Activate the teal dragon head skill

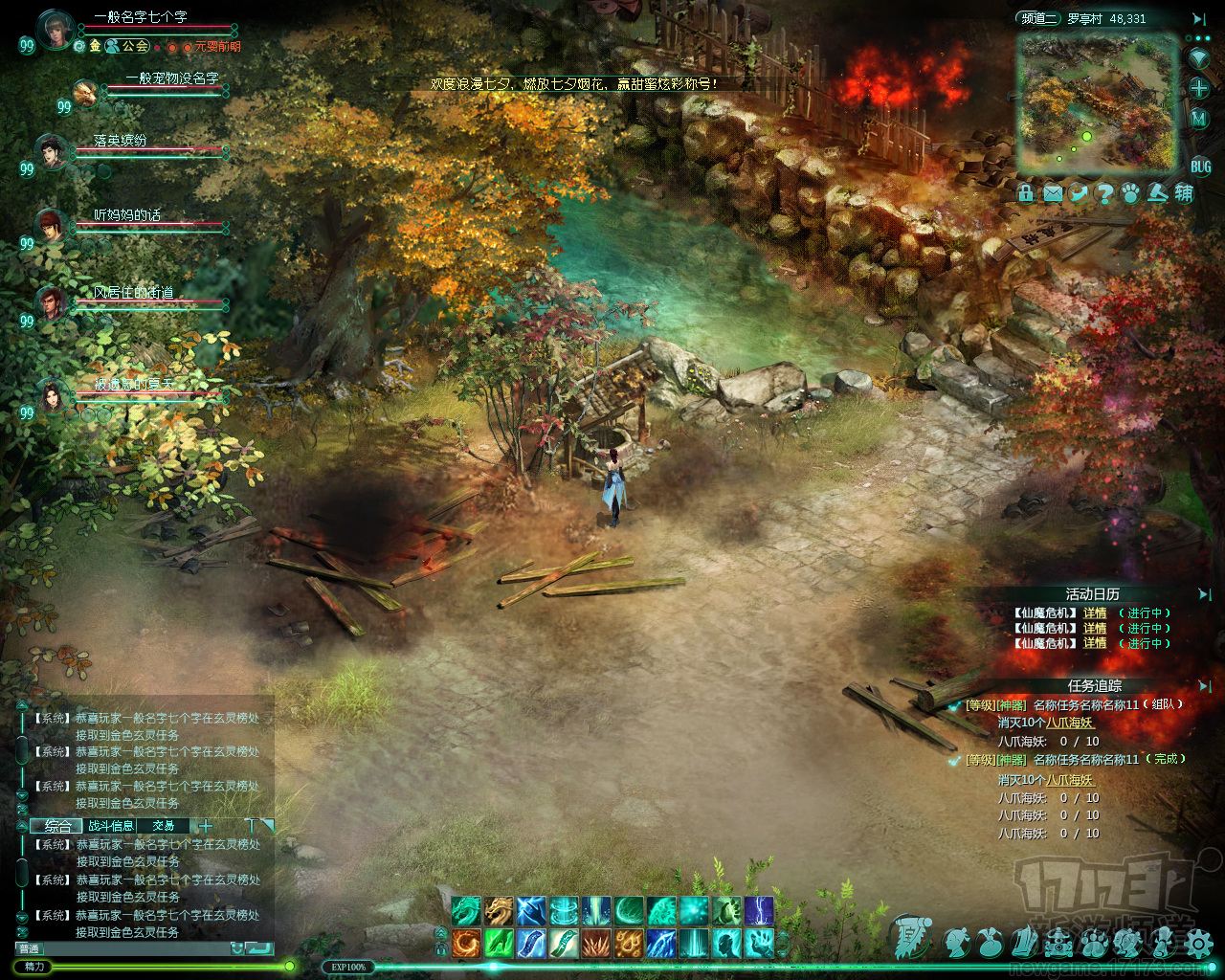tap(467, 910)
